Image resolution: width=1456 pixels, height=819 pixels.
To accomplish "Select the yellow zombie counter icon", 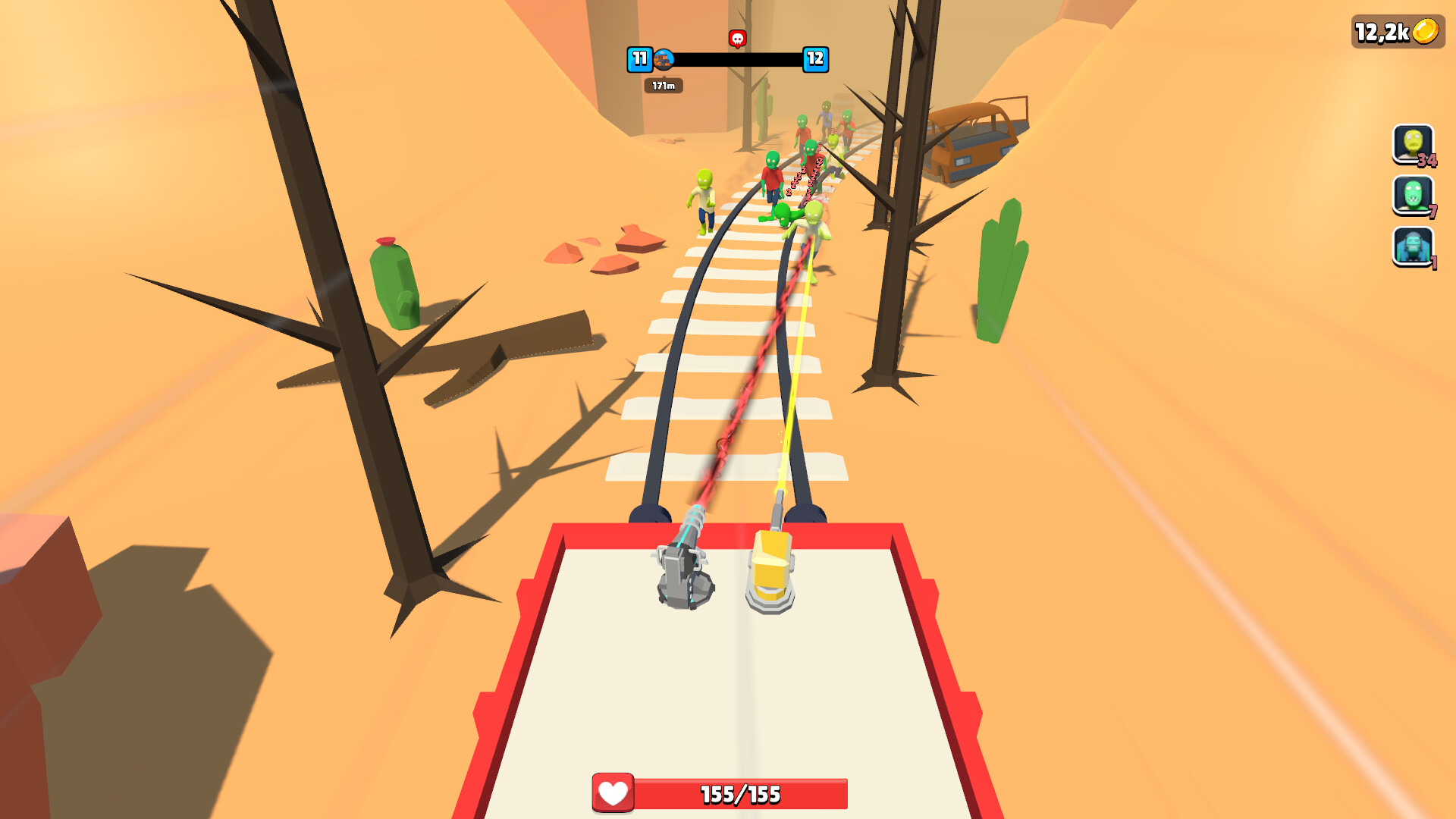I will (x=1412, y=143).
